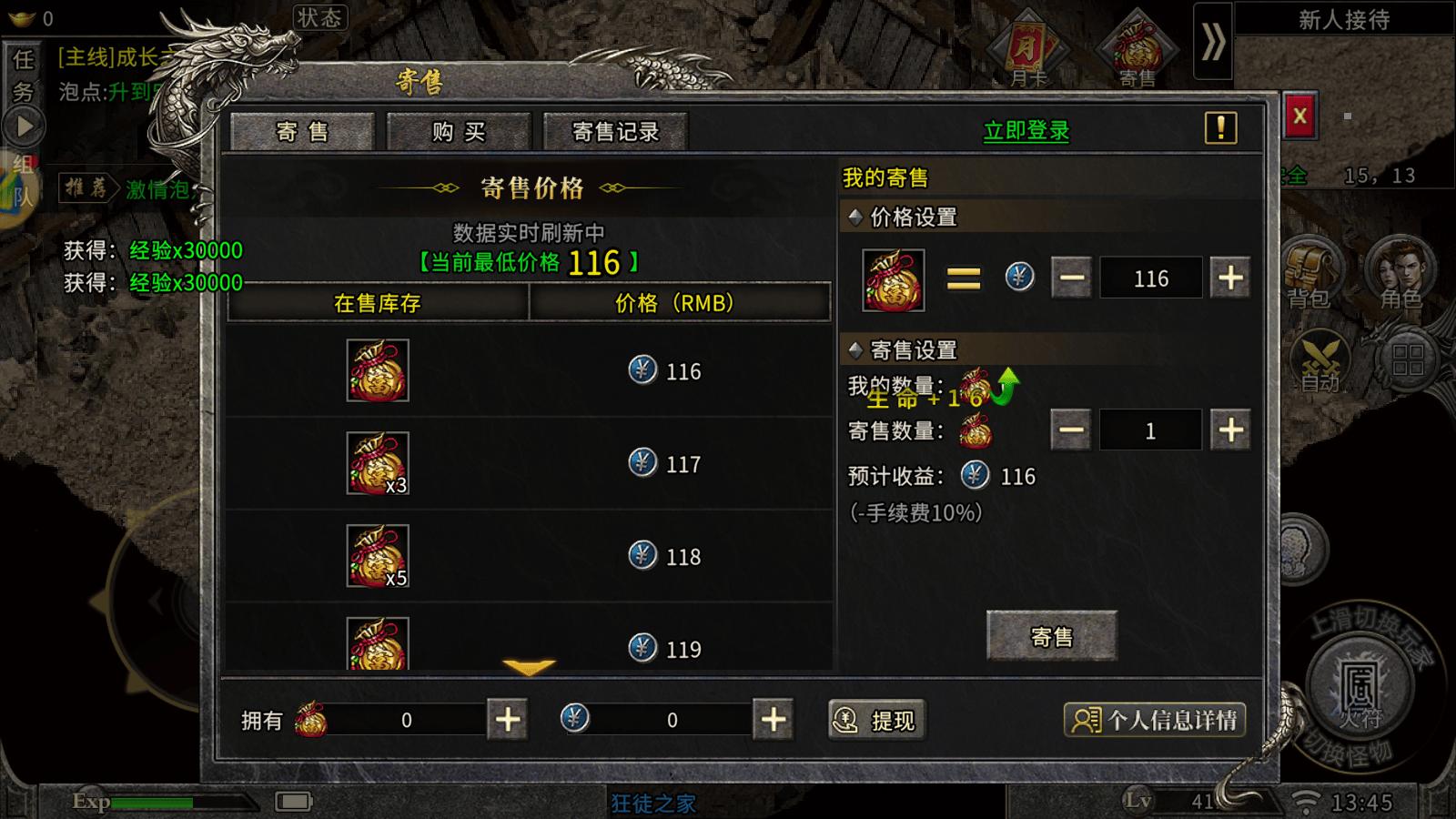
Task: Edit the price input field showing 116
Action: click(1151, 278)
